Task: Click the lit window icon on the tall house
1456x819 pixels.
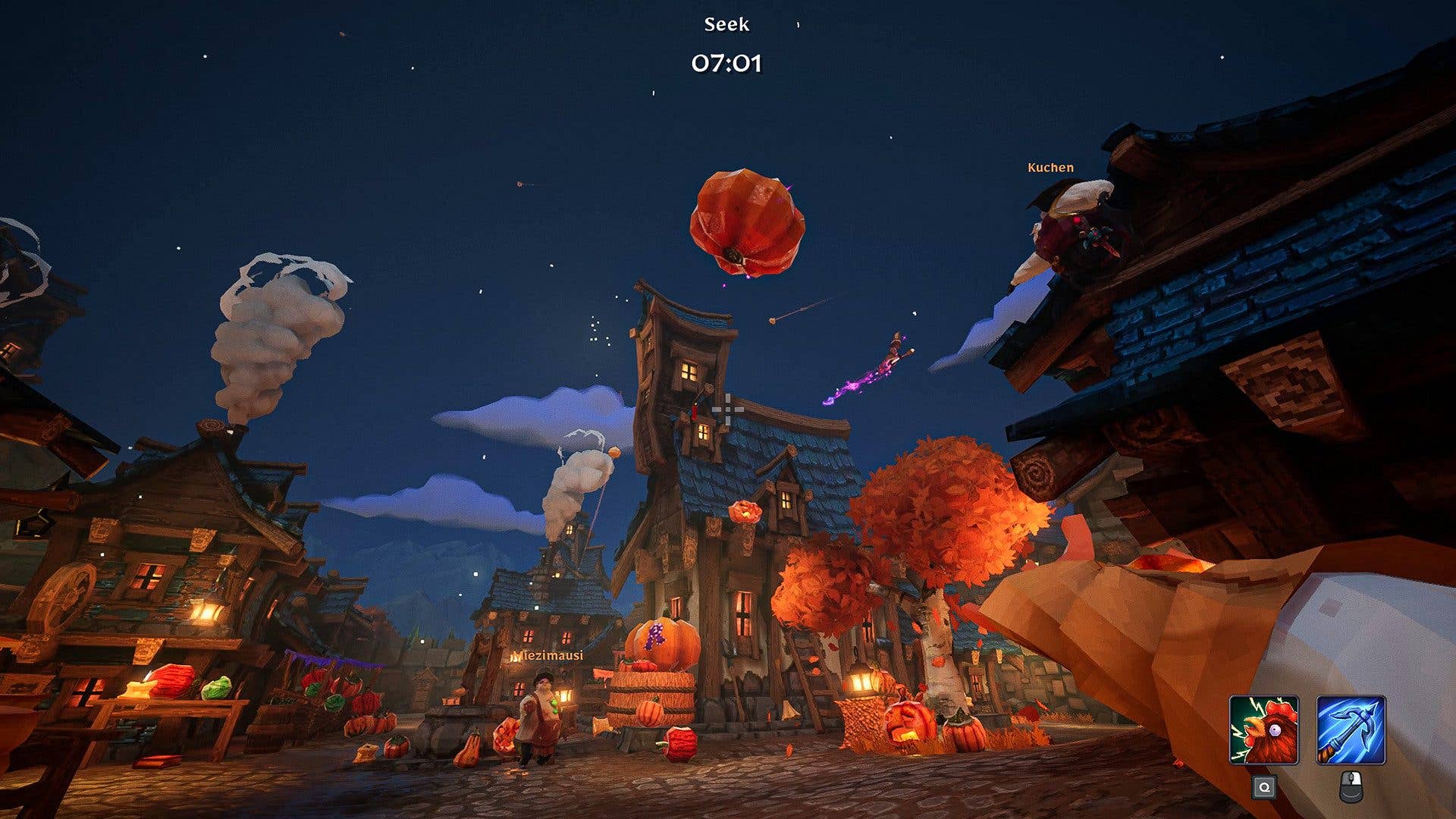Action: (x=690, y=372)
